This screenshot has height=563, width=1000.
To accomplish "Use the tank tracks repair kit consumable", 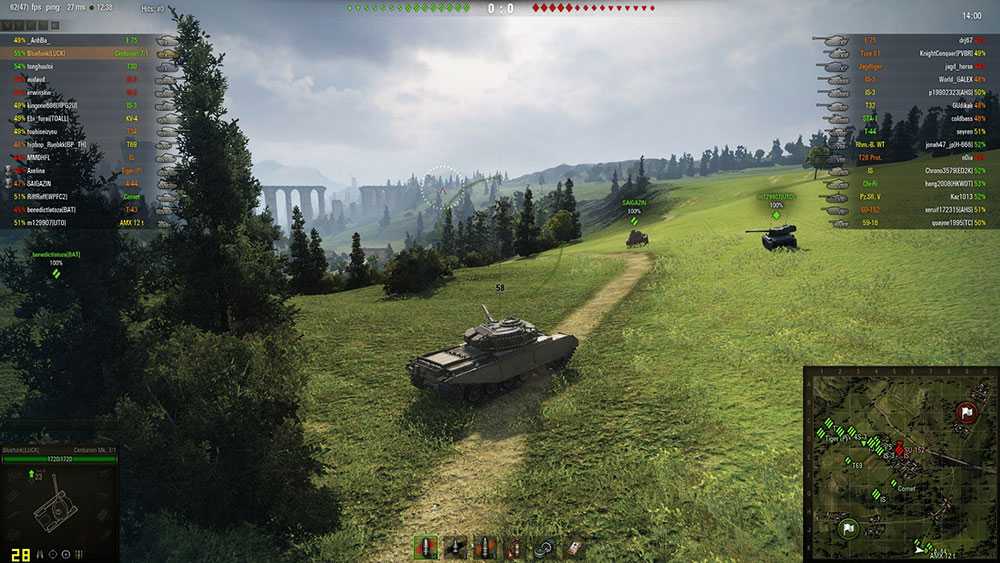I will pos(545,547).
